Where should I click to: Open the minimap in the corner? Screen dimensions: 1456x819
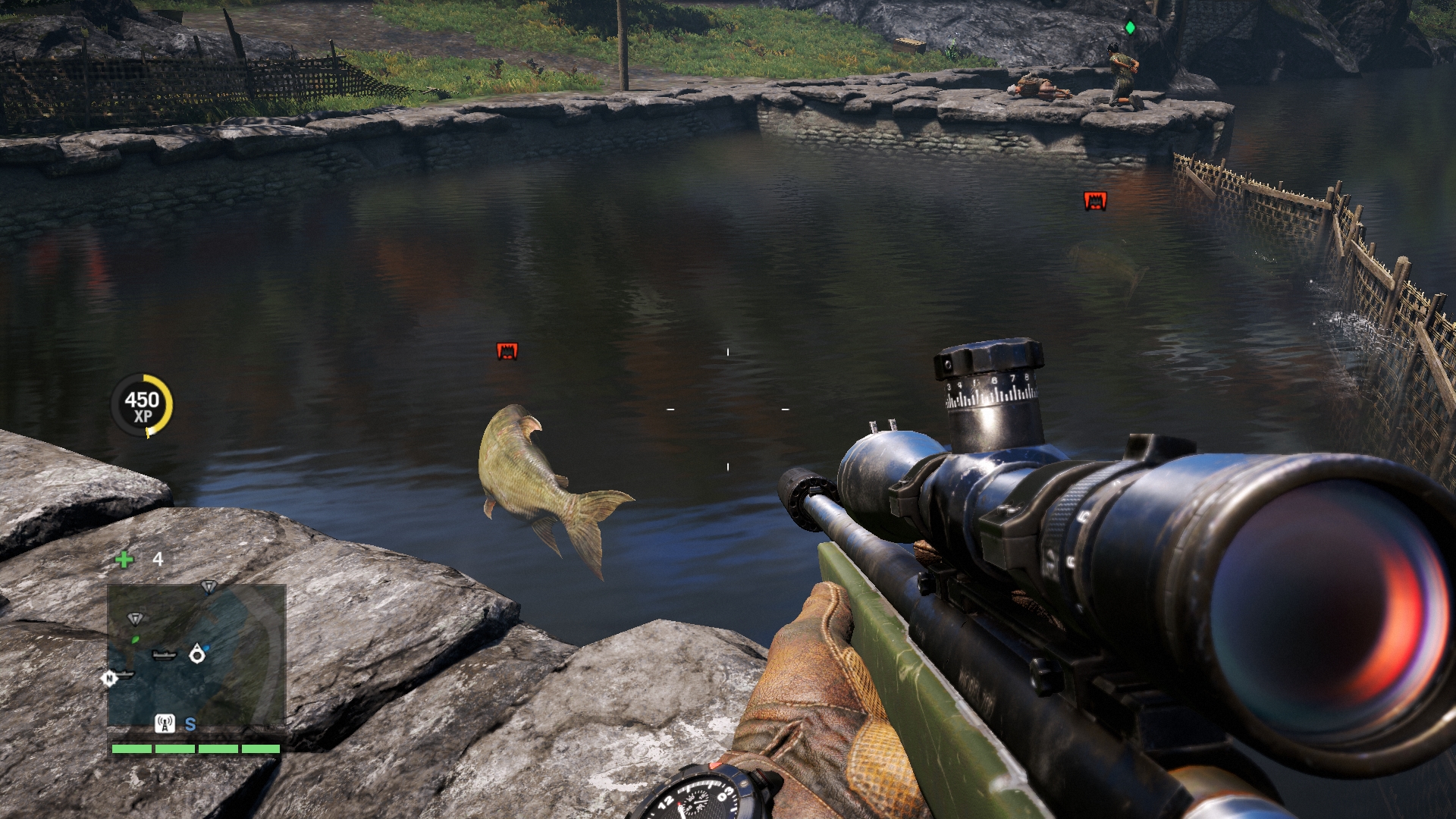tap(196, 656)
